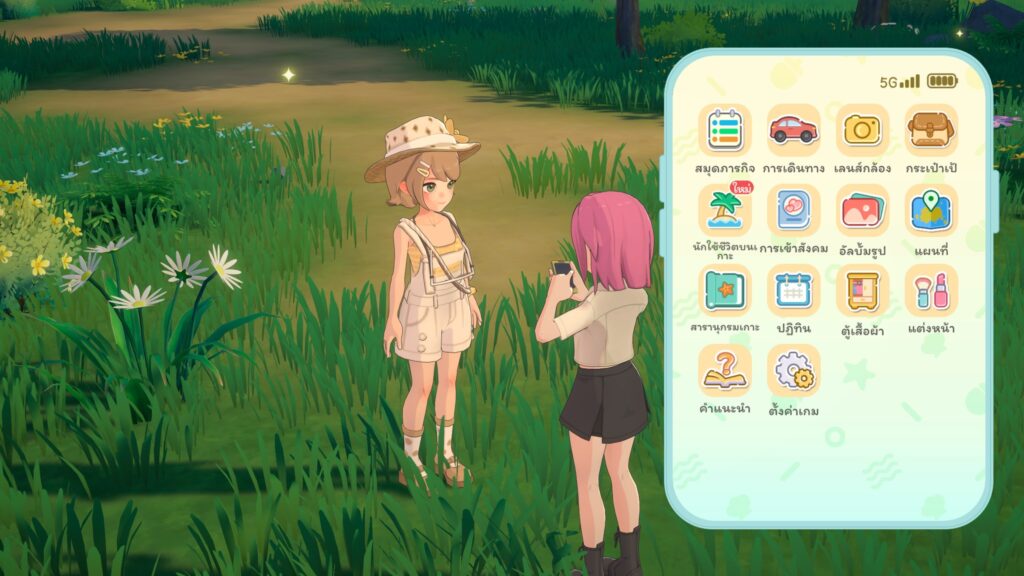Check the ปฏิทิน calendar app
The image size is (1024, 576).
(793, 290)
